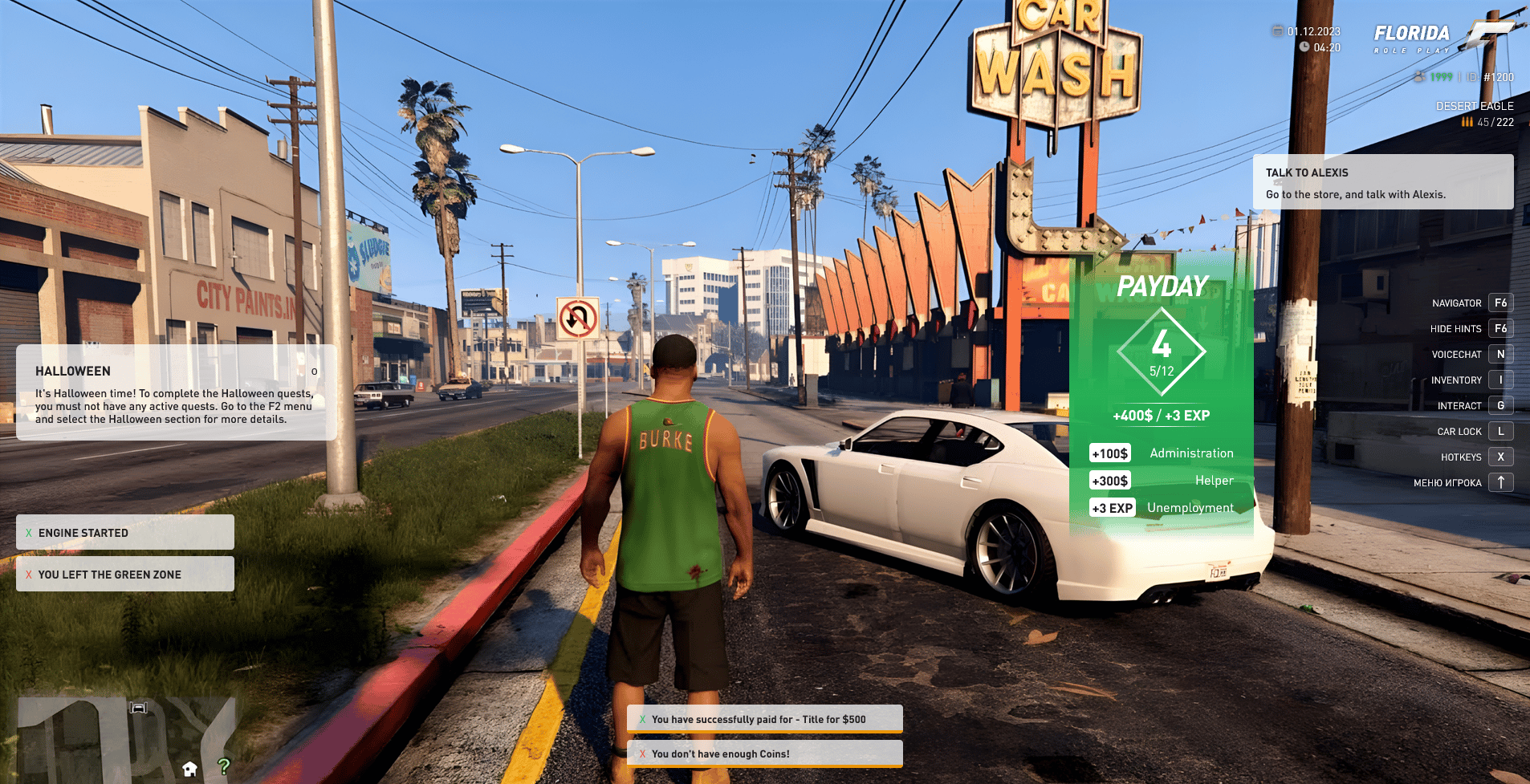The height and width of the screenshot is (784, 1530).
Task: Close the not enough Coins warning
Action: (x=642, y=754)
